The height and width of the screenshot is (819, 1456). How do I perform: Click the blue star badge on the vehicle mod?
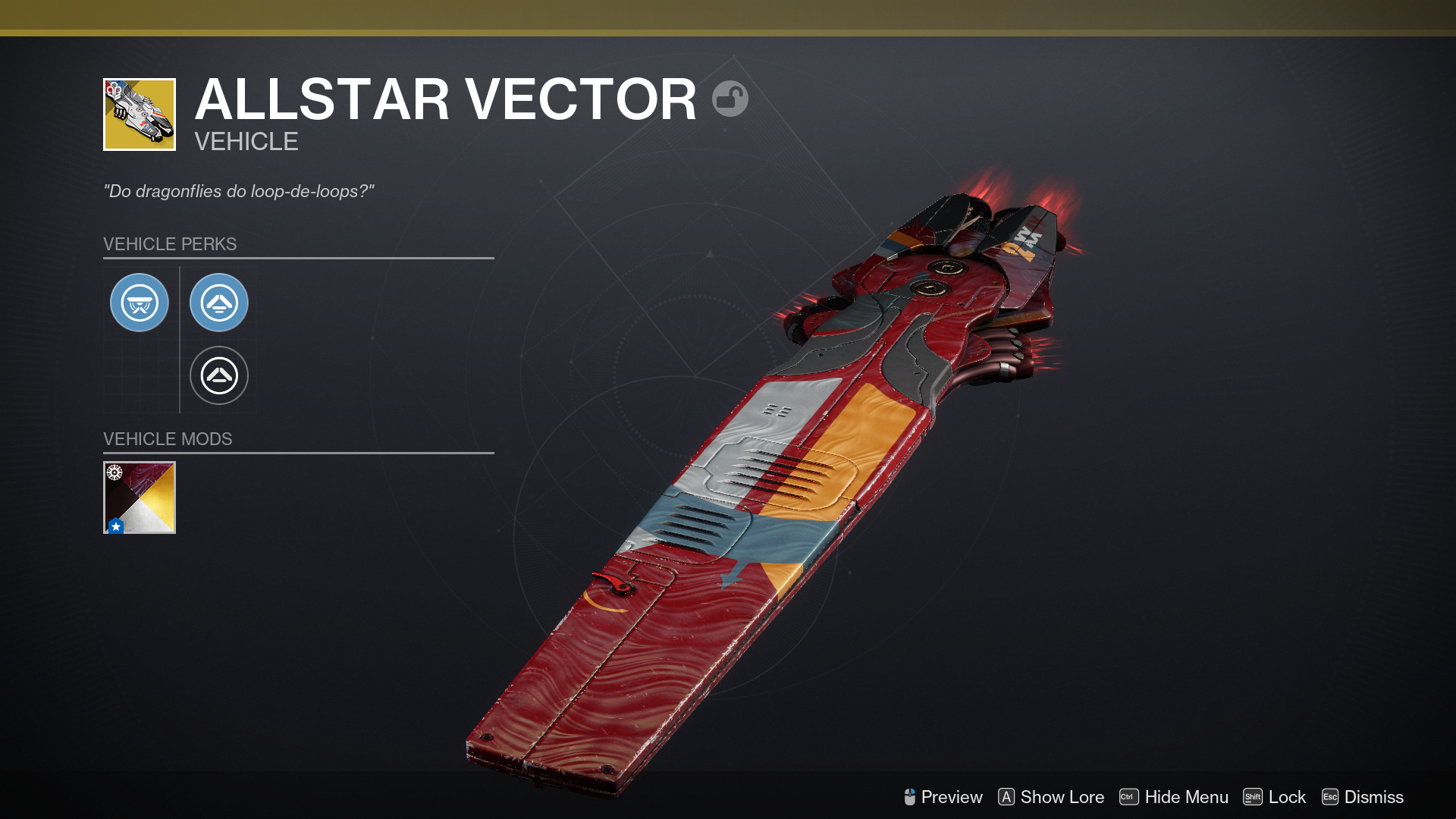click(x=115, y=524)
